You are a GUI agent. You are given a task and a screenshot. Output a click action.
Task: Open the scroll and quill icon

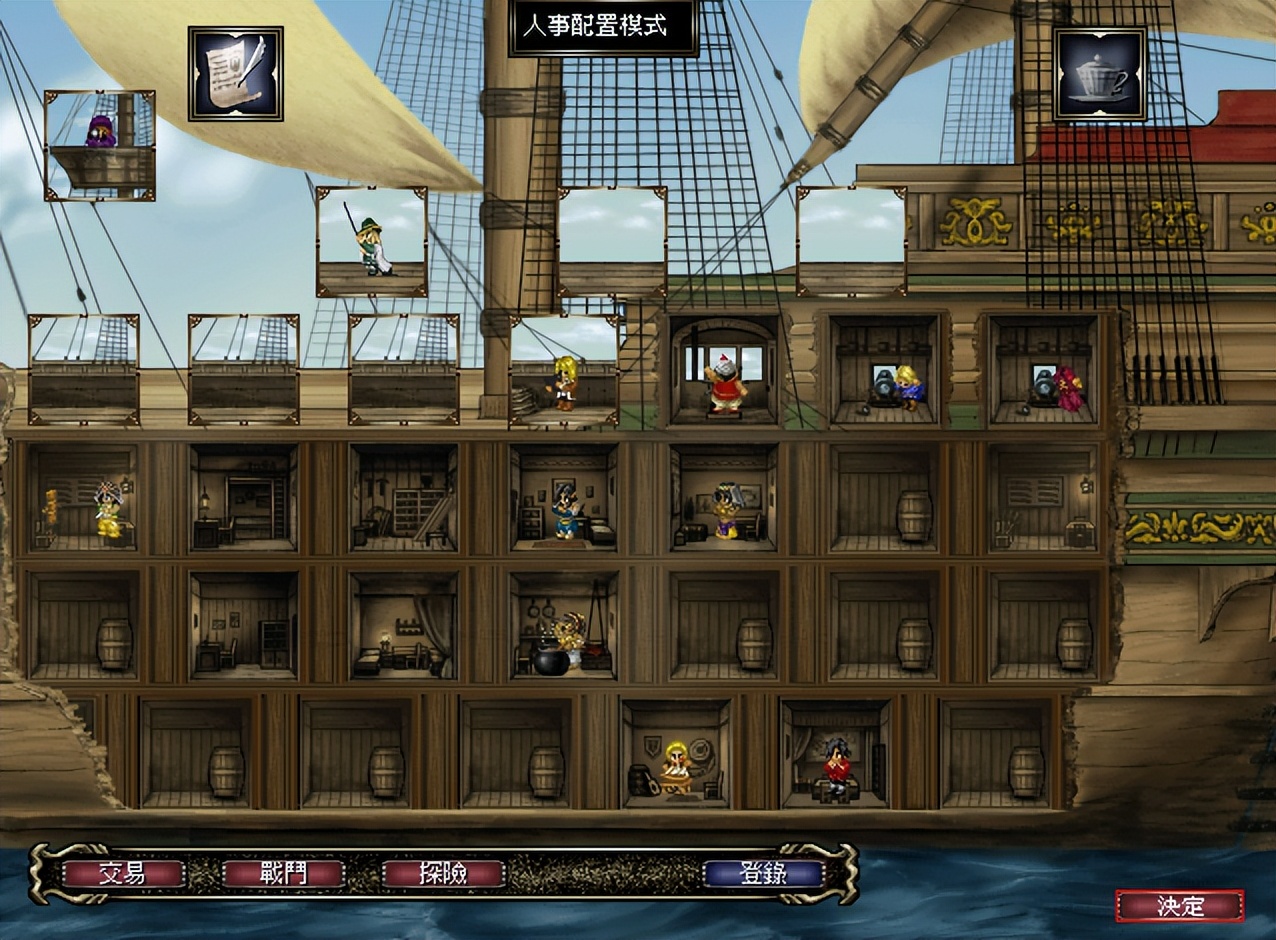[236, 73]
